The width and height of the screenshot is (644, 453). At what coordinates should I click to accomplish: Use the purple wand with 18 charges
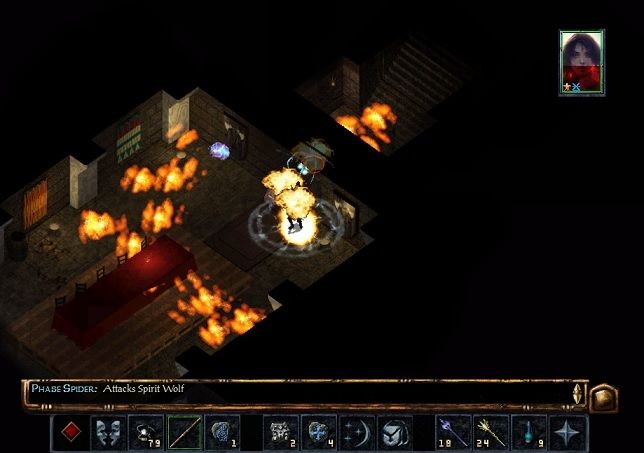[453, 433]
